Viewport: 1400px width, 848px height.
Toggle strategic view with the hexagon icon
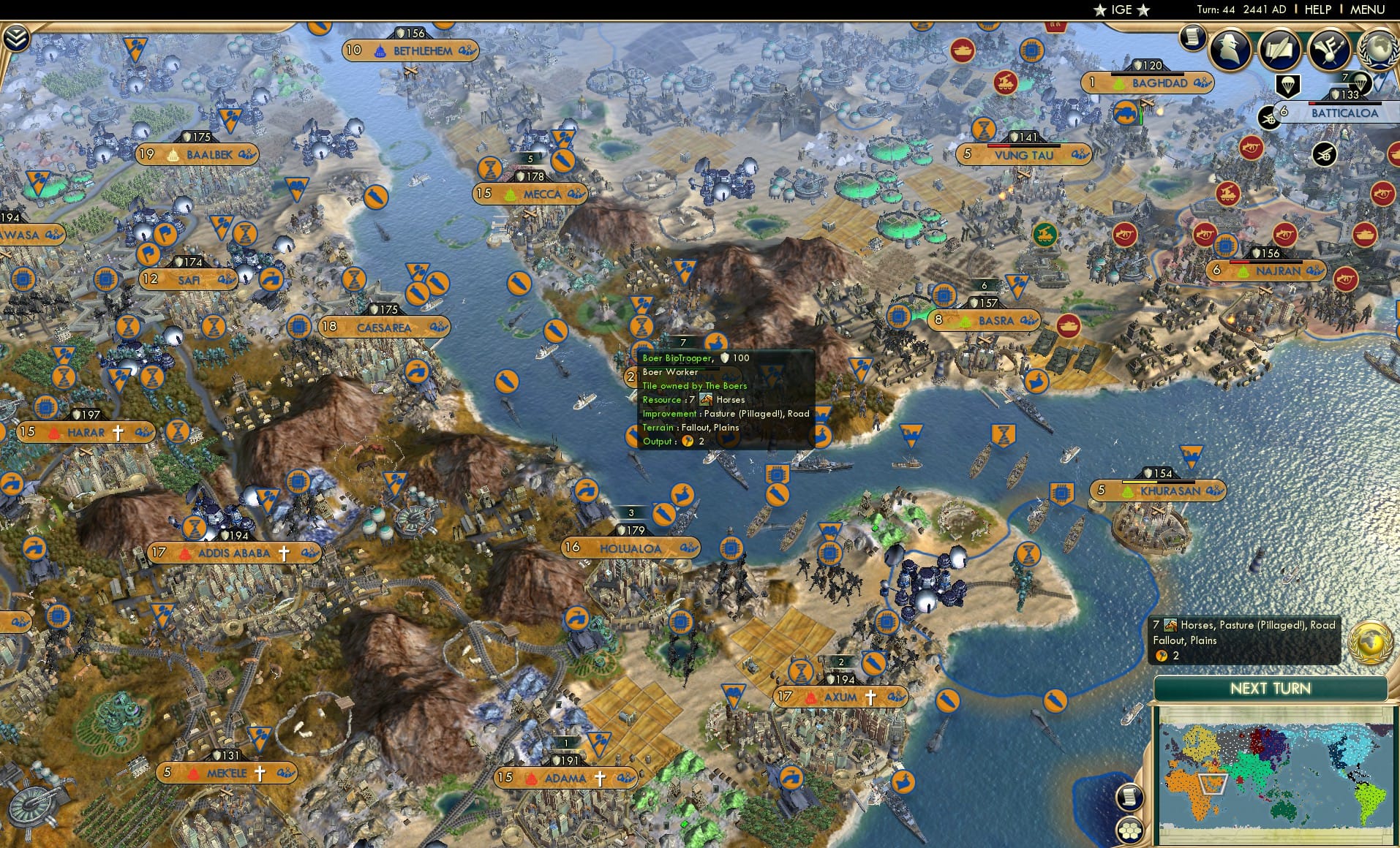pos(1130,830)
